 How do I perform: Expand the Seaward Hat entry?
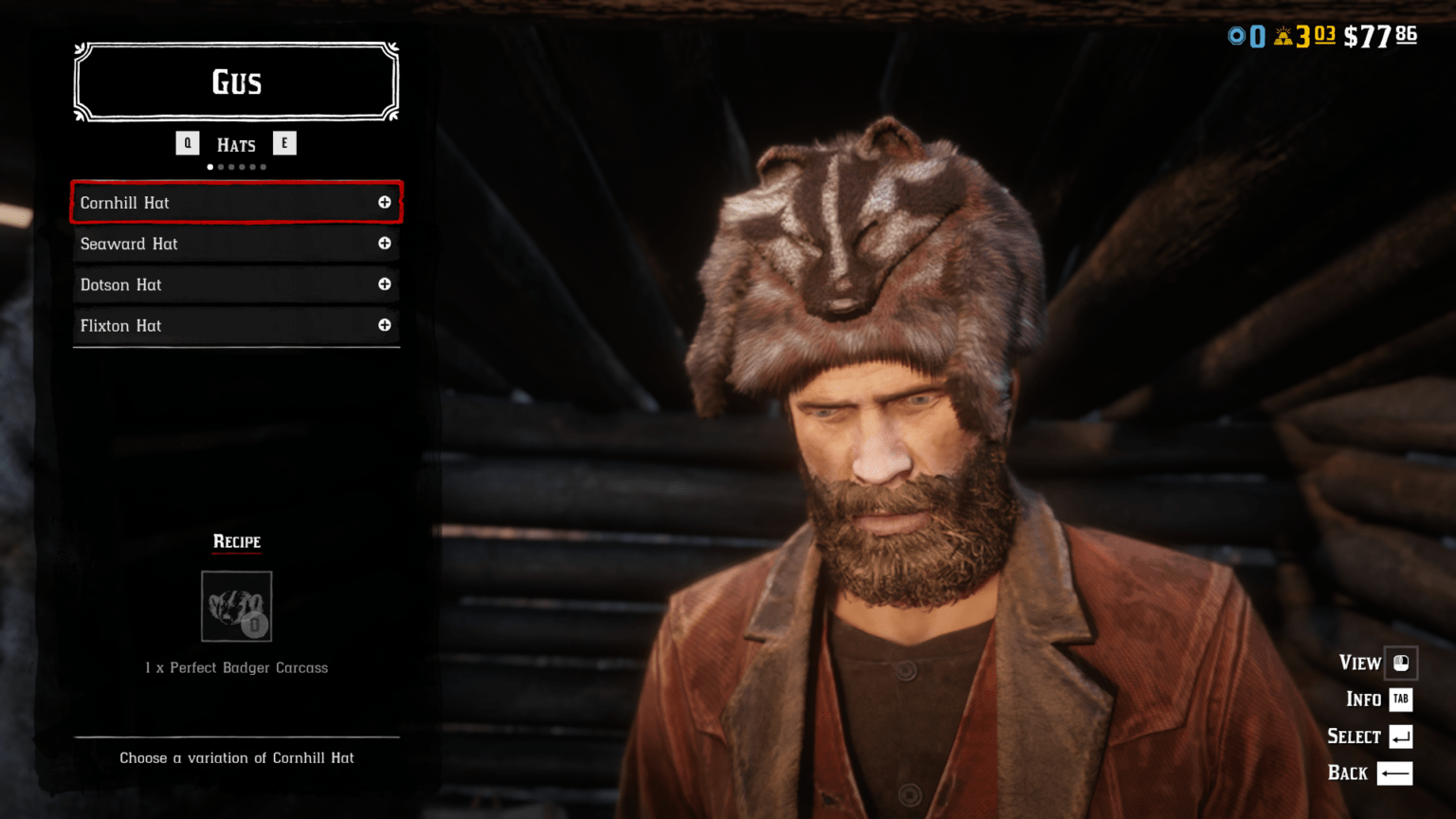click(385, 244)
